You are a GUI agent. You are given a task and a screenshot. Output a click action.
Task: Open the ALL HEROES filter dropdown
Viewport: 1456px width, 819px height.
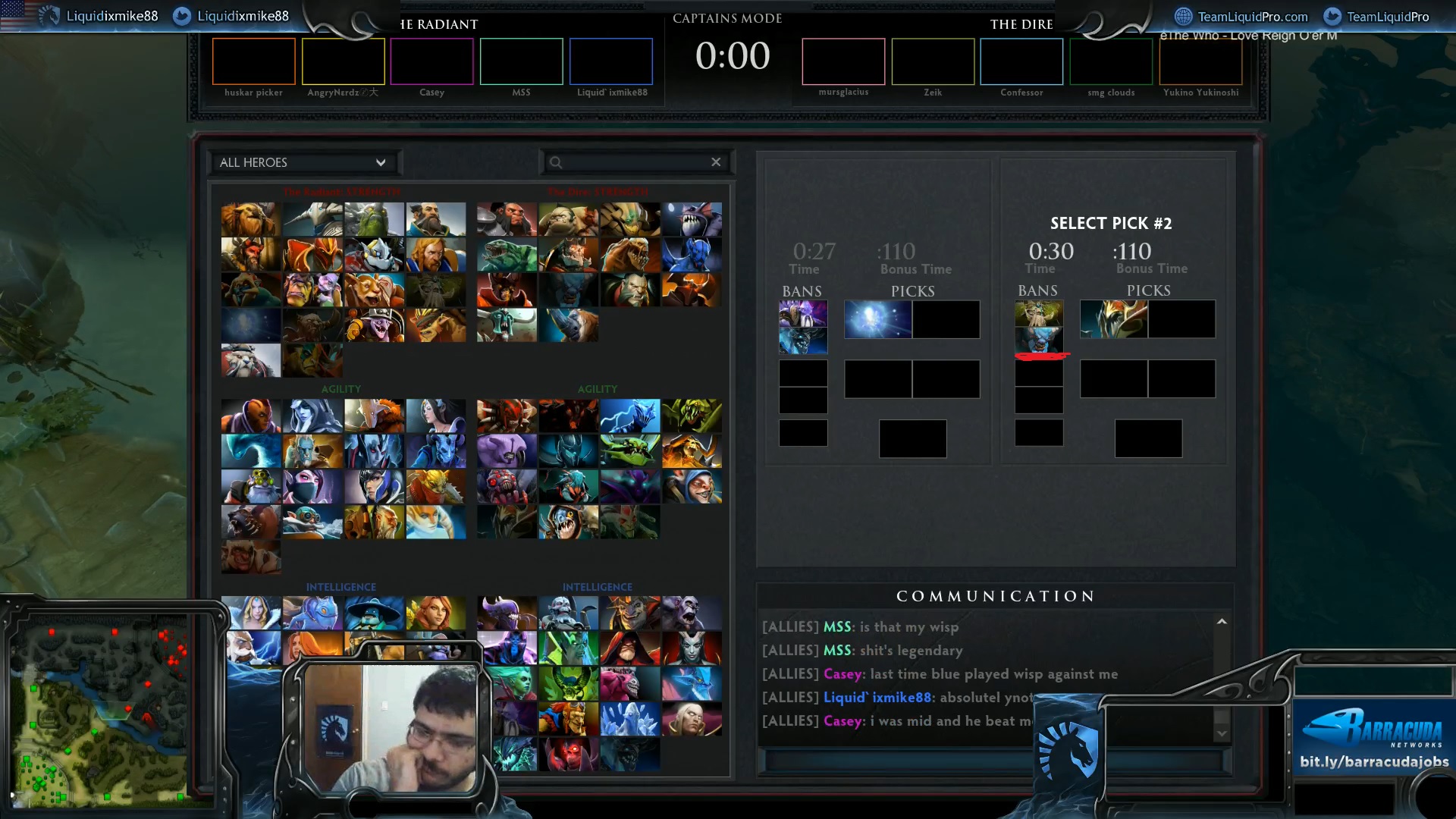(303, 162)
